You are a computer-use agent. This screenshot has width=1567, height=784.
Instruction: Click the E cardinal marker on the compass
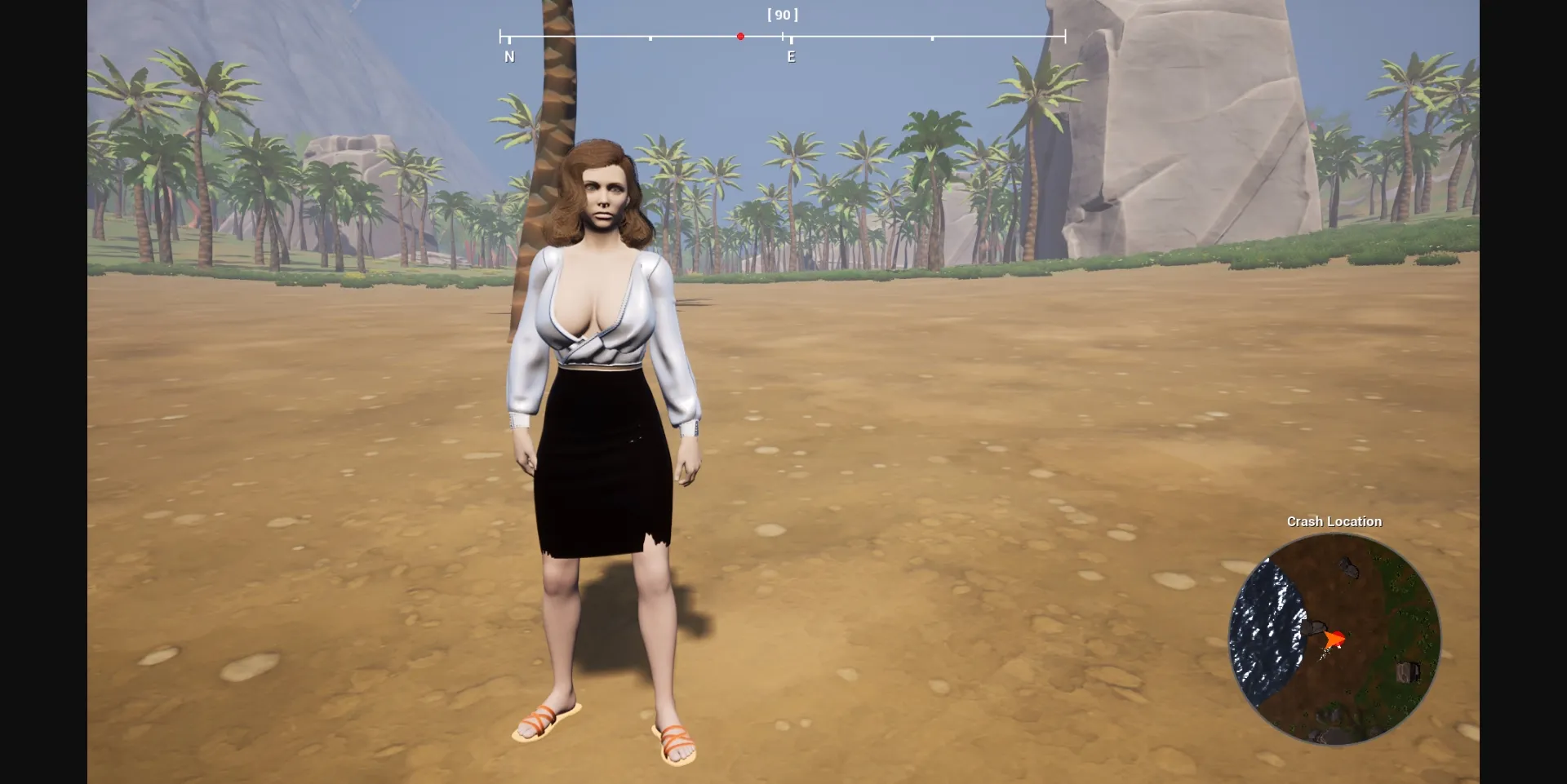pyautogui.click(x=790, y=55)
